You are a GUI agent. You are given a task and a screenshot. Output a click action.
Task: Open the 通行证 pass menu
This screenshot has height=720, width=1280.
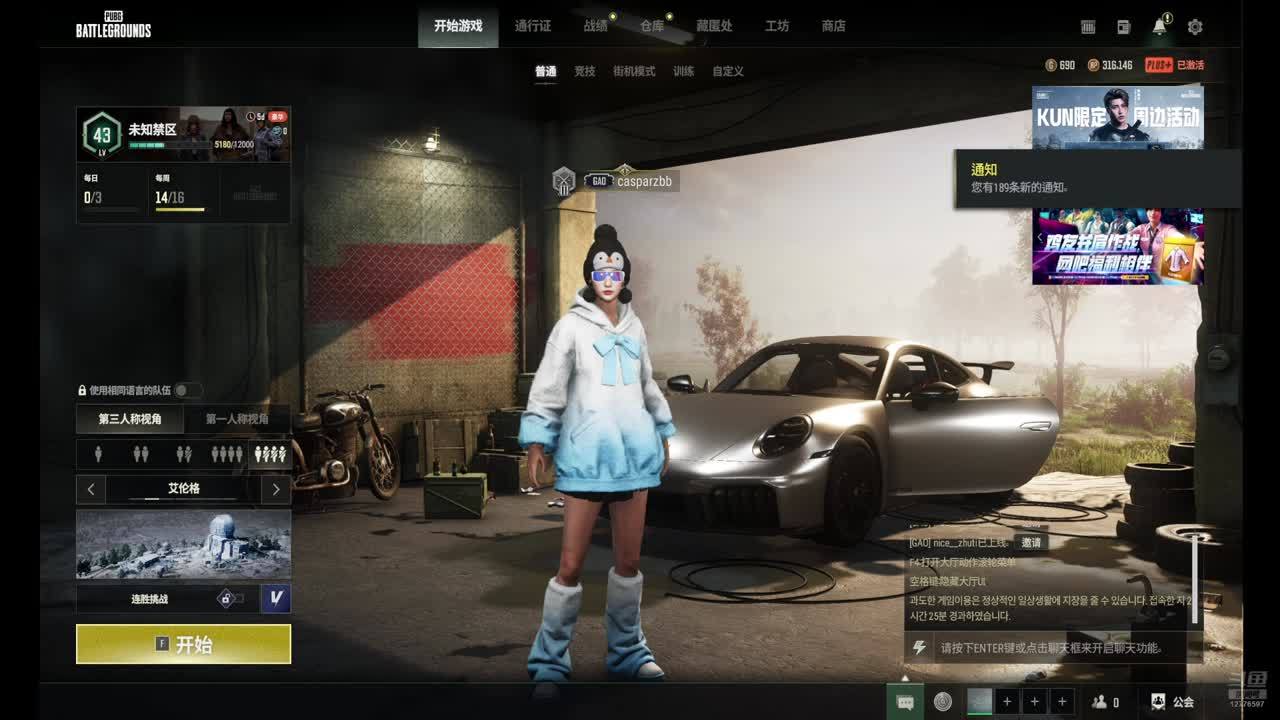click(533, 26)
